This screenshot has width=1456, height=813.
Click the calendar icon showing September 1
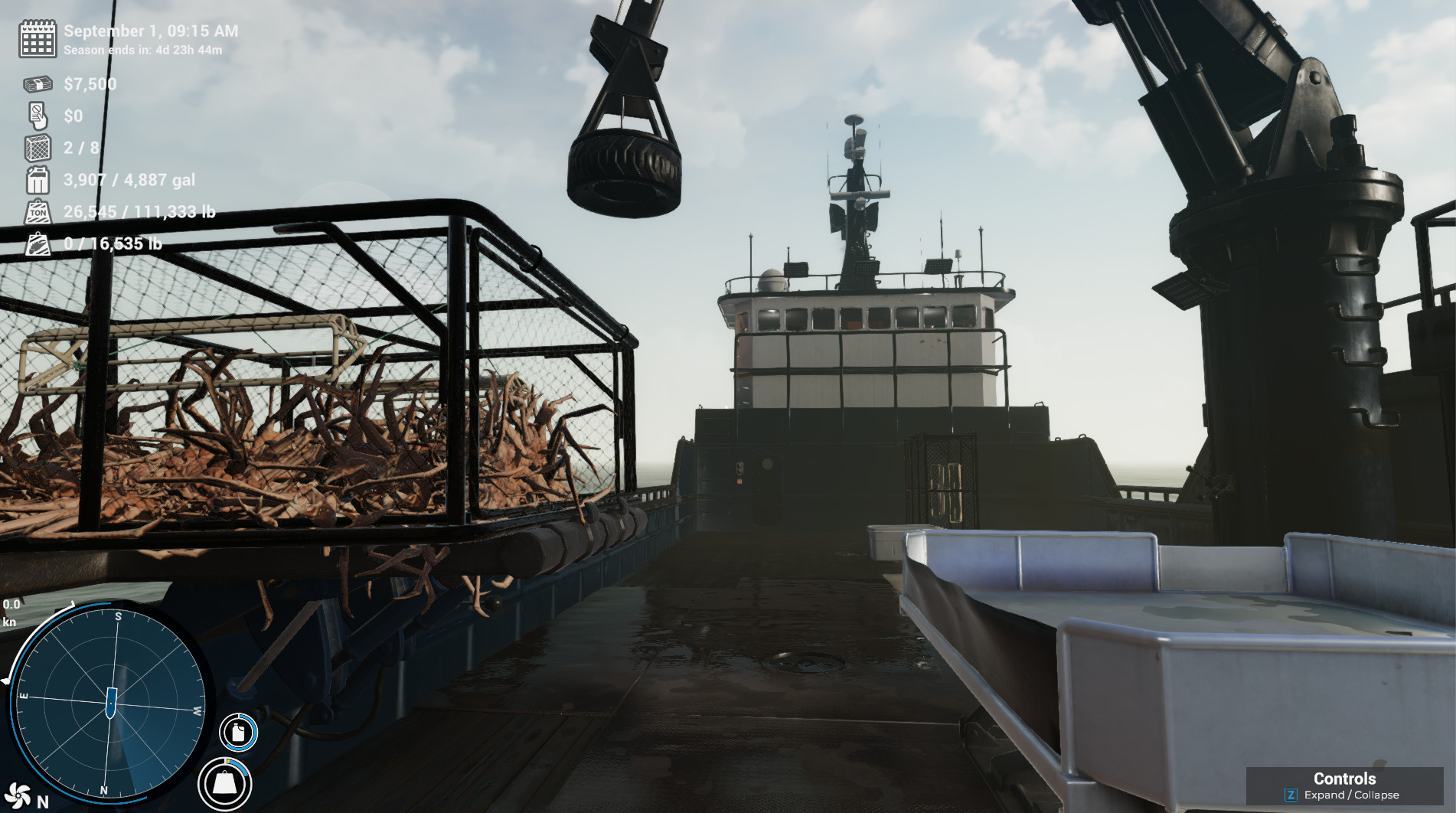(x=37, y=39)
